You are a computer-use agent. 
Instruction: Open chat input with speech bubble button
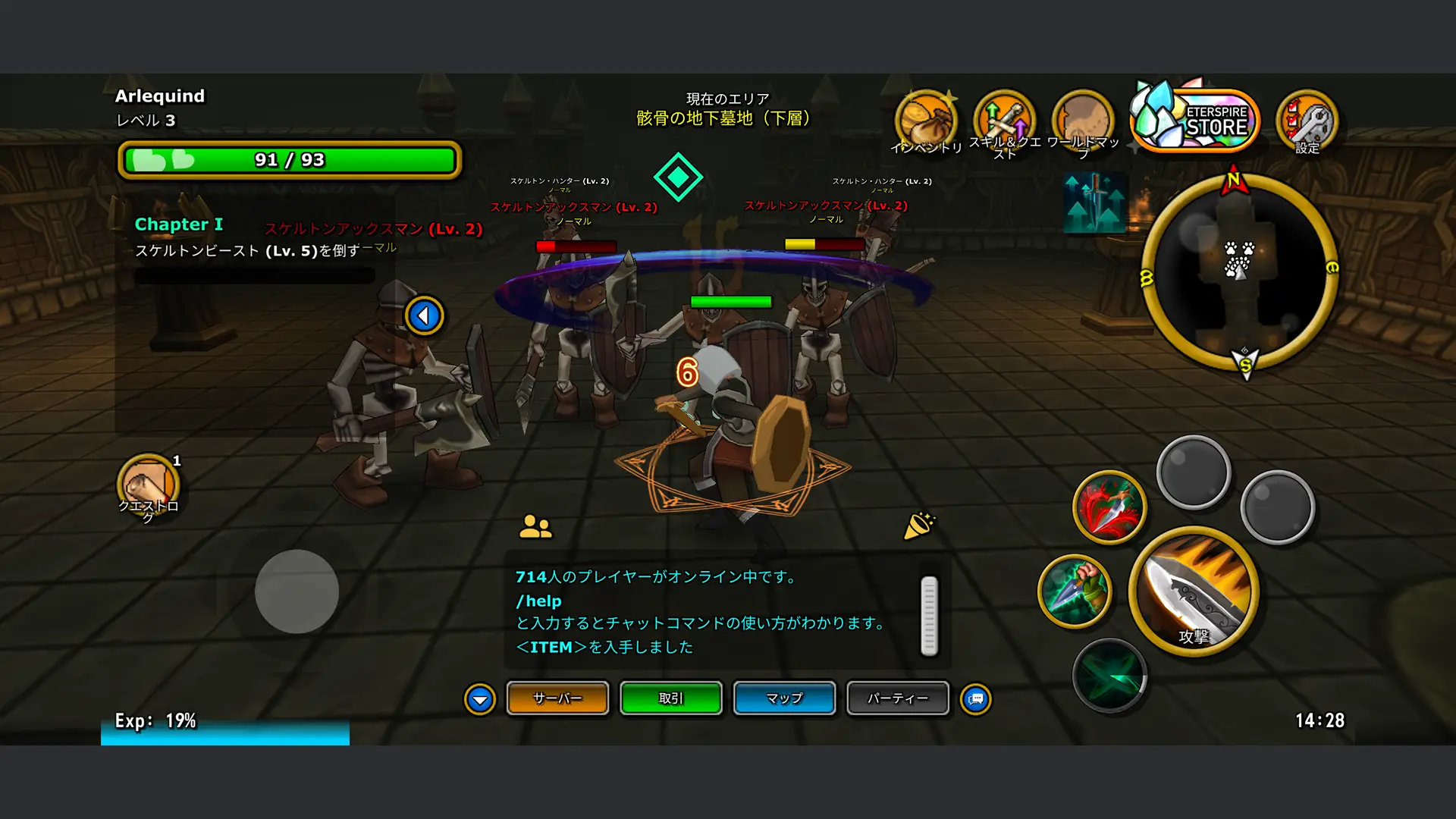click(976, 699)
